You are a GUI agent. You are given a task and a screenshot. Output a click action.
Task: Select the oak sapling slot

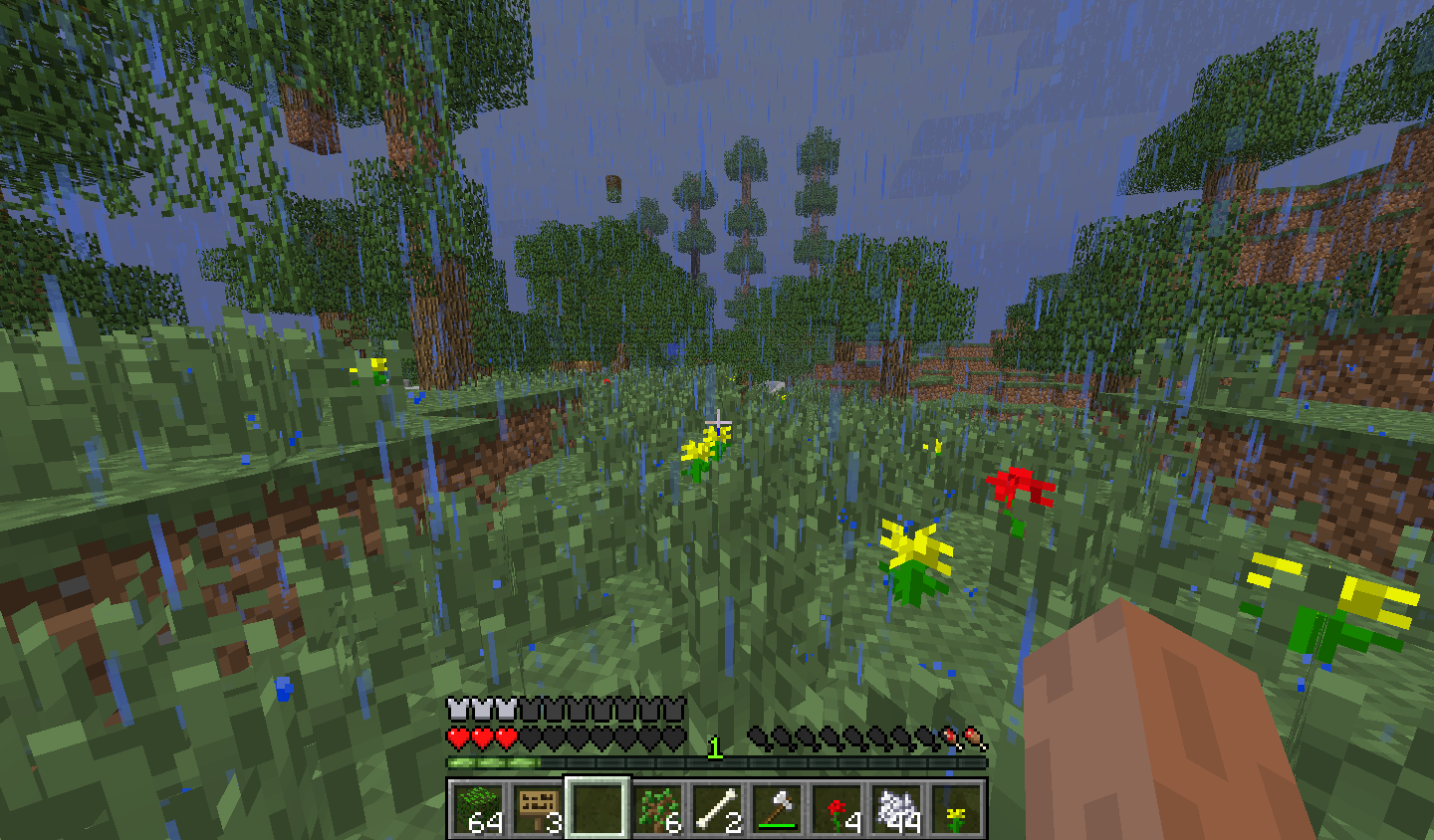(657, 807)
